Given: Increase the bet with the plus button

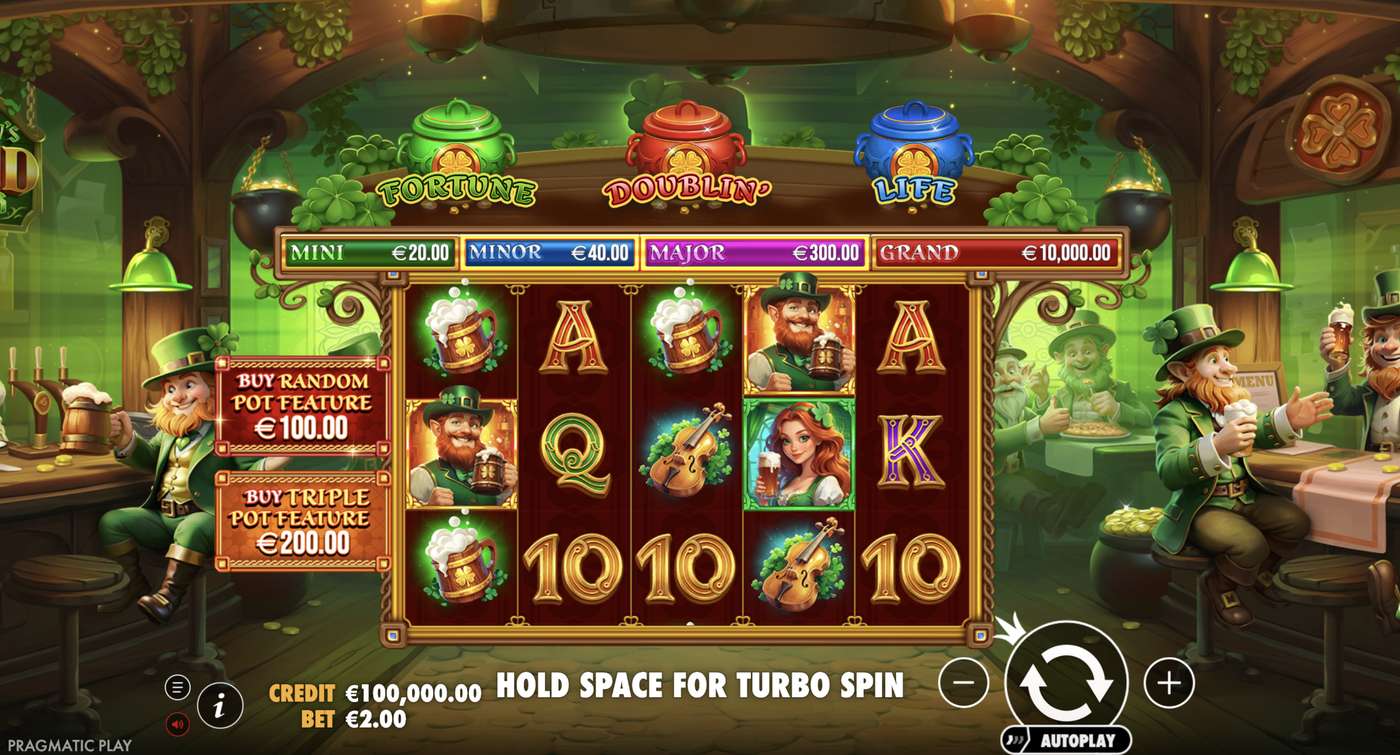Looking at the screenshot, I should 1167,684.
